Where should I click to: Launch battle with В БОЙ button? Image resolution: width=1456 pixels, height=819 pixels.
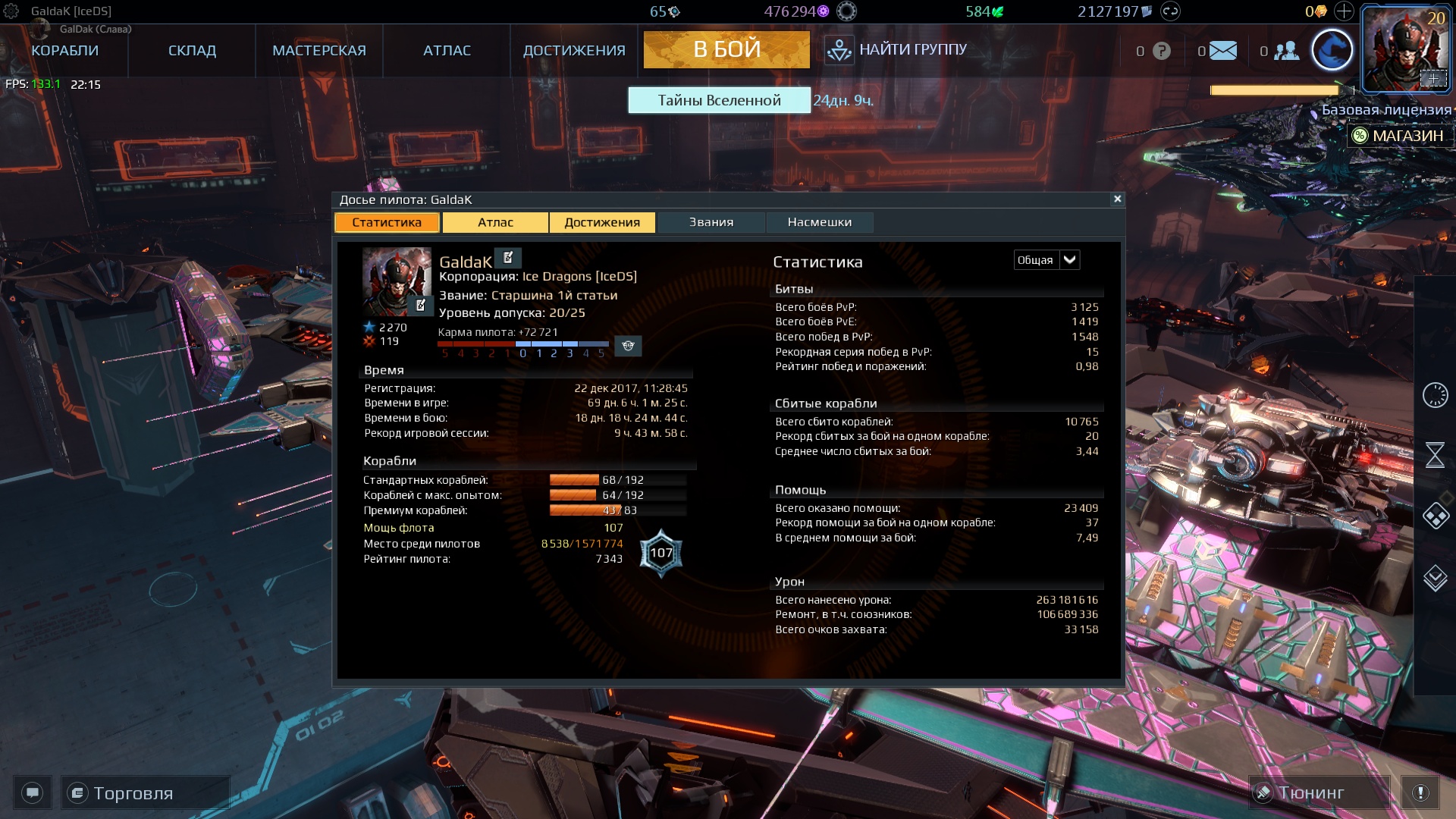726,49
